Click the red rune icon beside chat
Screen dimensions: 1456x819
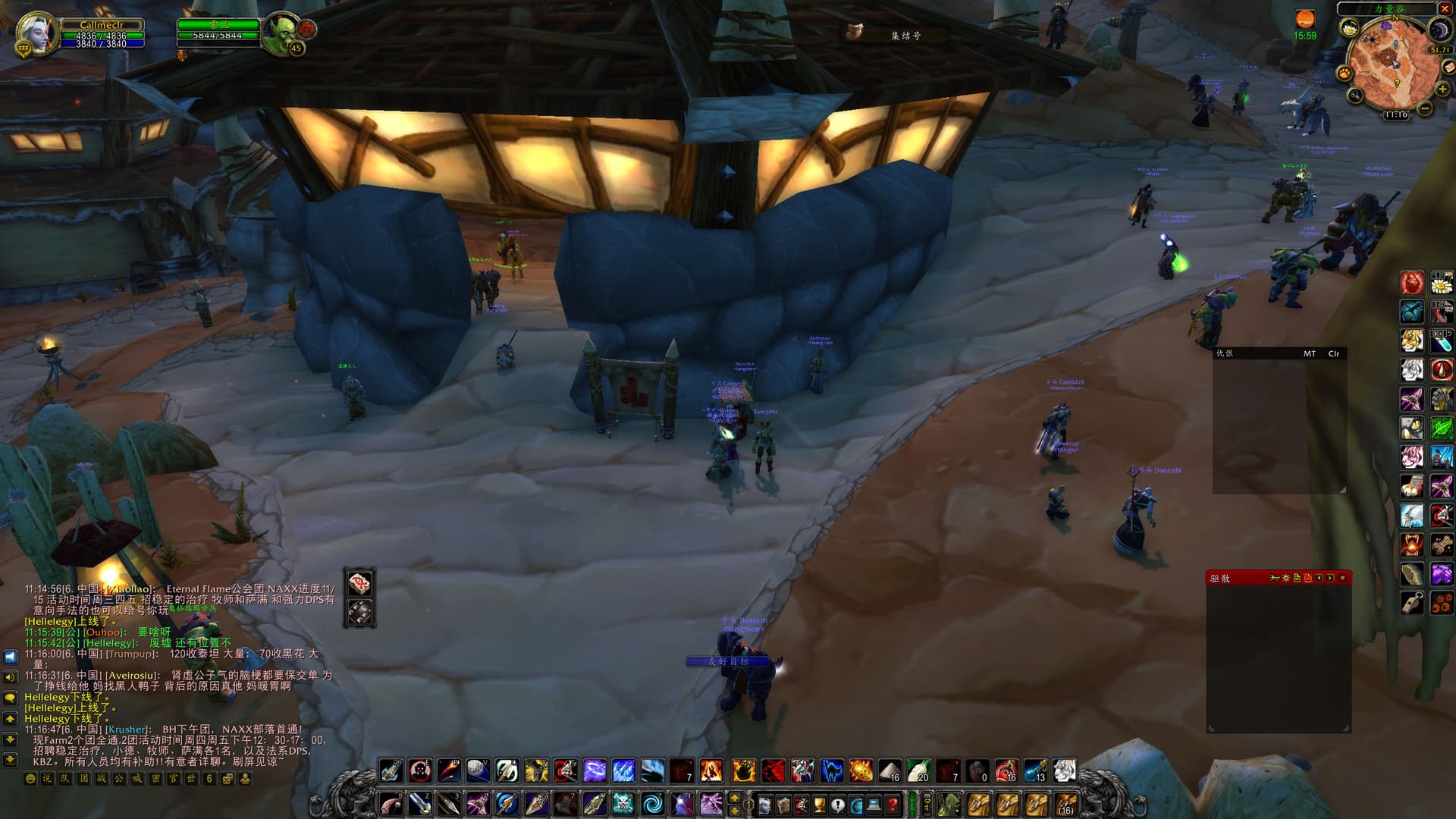(x=359, y=583)
